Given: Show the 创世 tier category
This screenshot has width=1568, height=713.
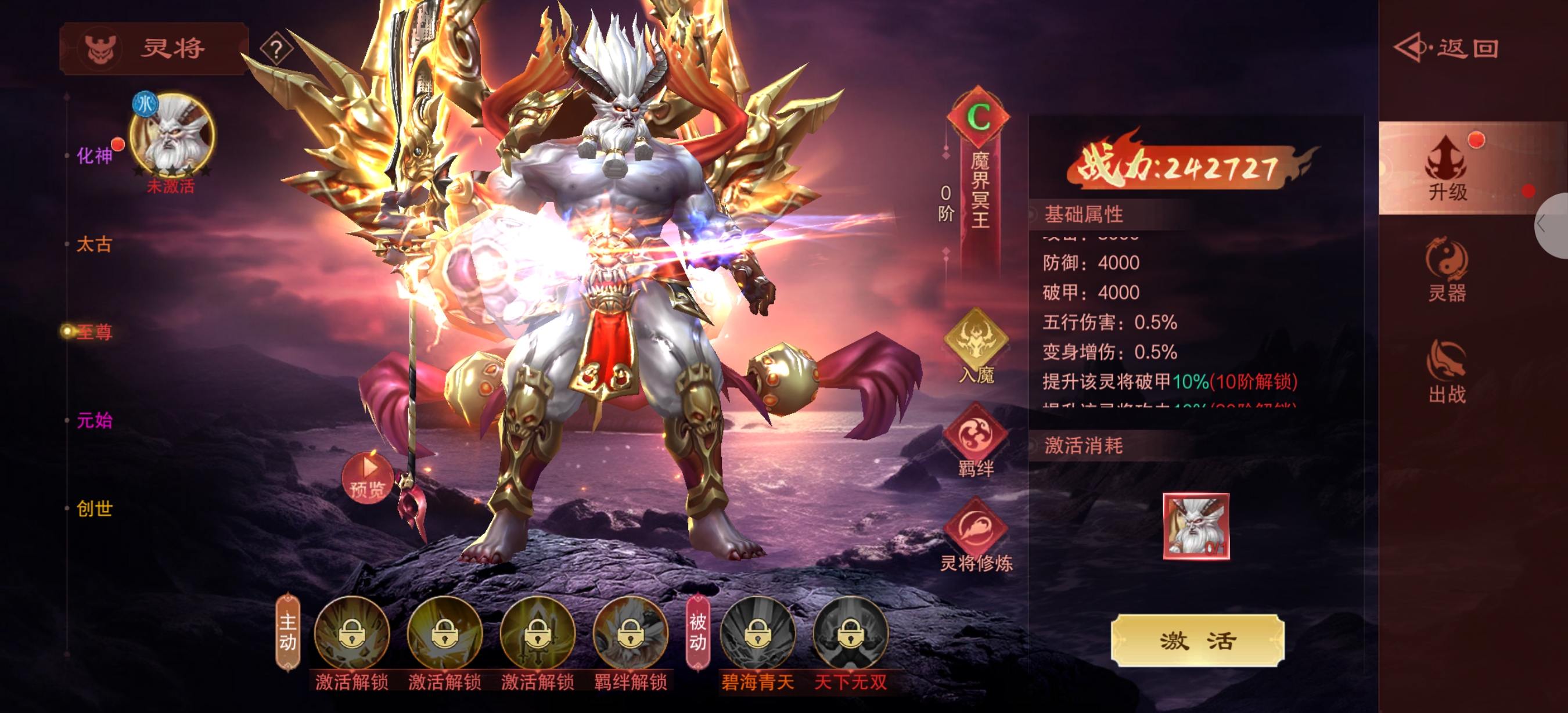Looking at the screenshot, I should [x=94, y=509].
